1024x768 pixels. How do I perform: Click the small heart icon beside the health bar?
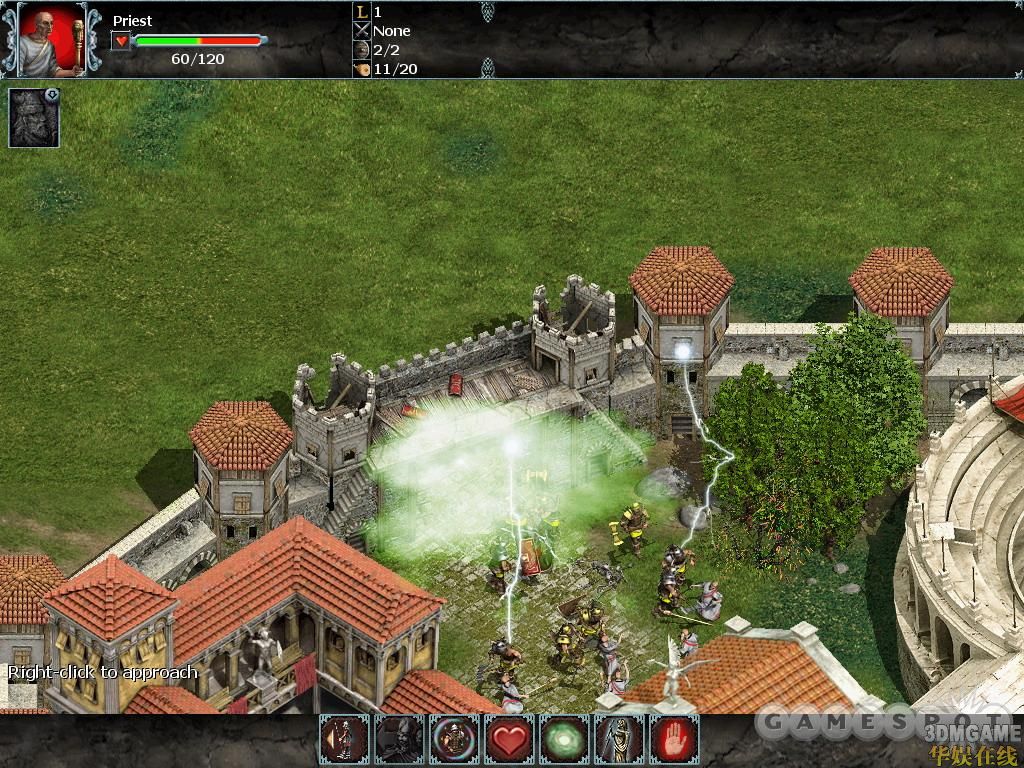[x=121, y=41]
